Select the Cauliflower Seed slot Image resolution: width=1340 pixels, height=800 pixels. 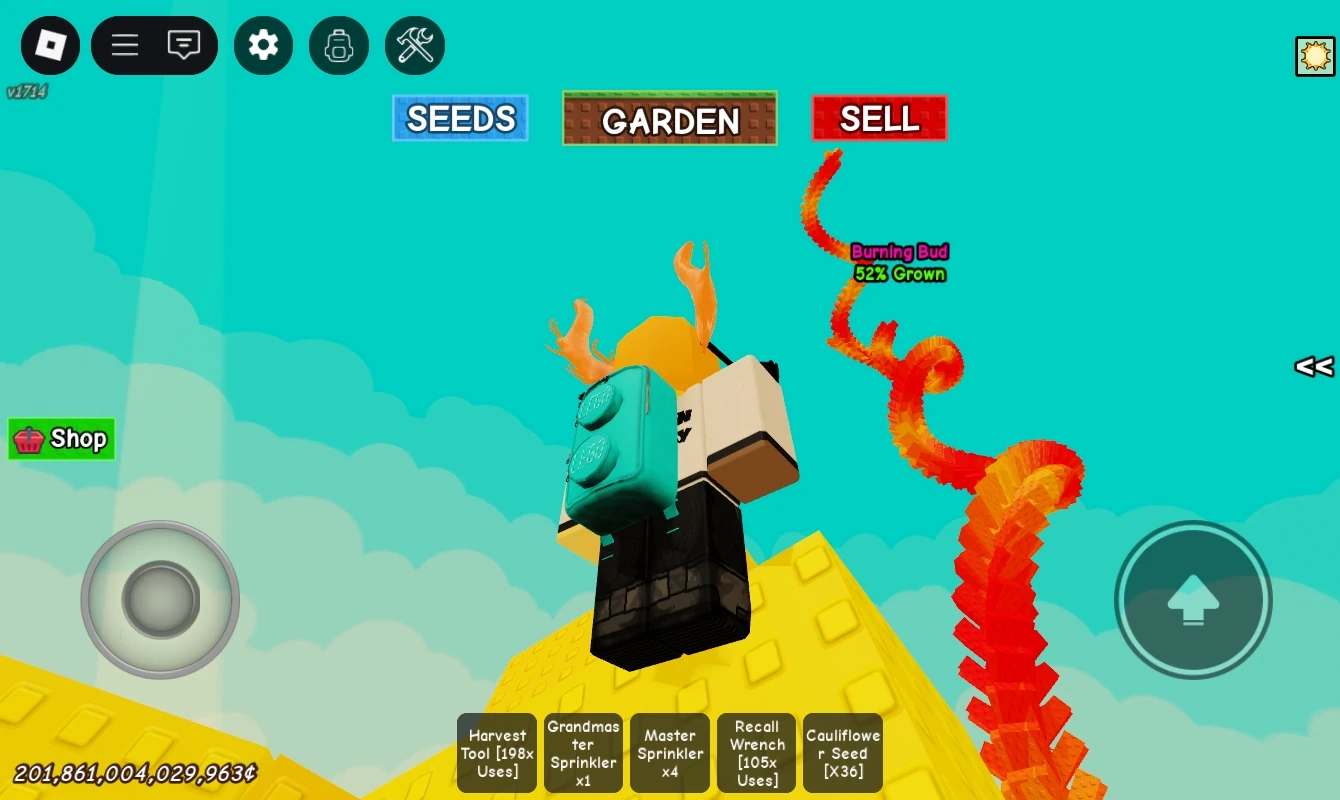tap(842, 753)
